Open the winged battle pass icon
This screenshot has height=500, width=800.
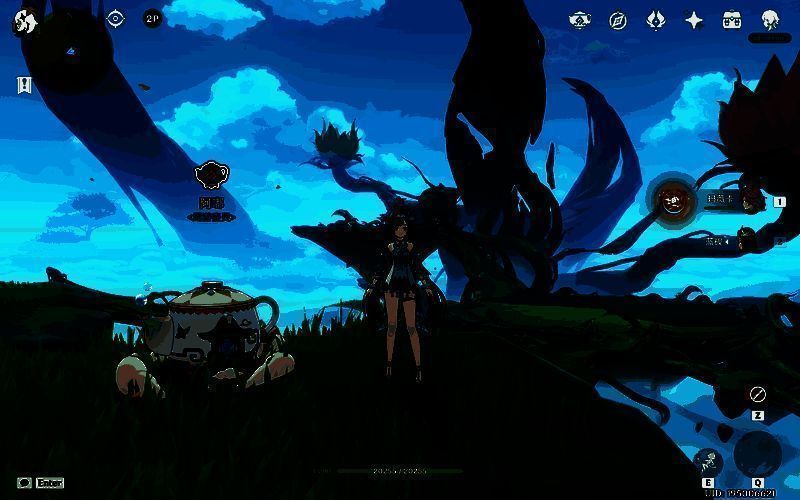(656, 19)
